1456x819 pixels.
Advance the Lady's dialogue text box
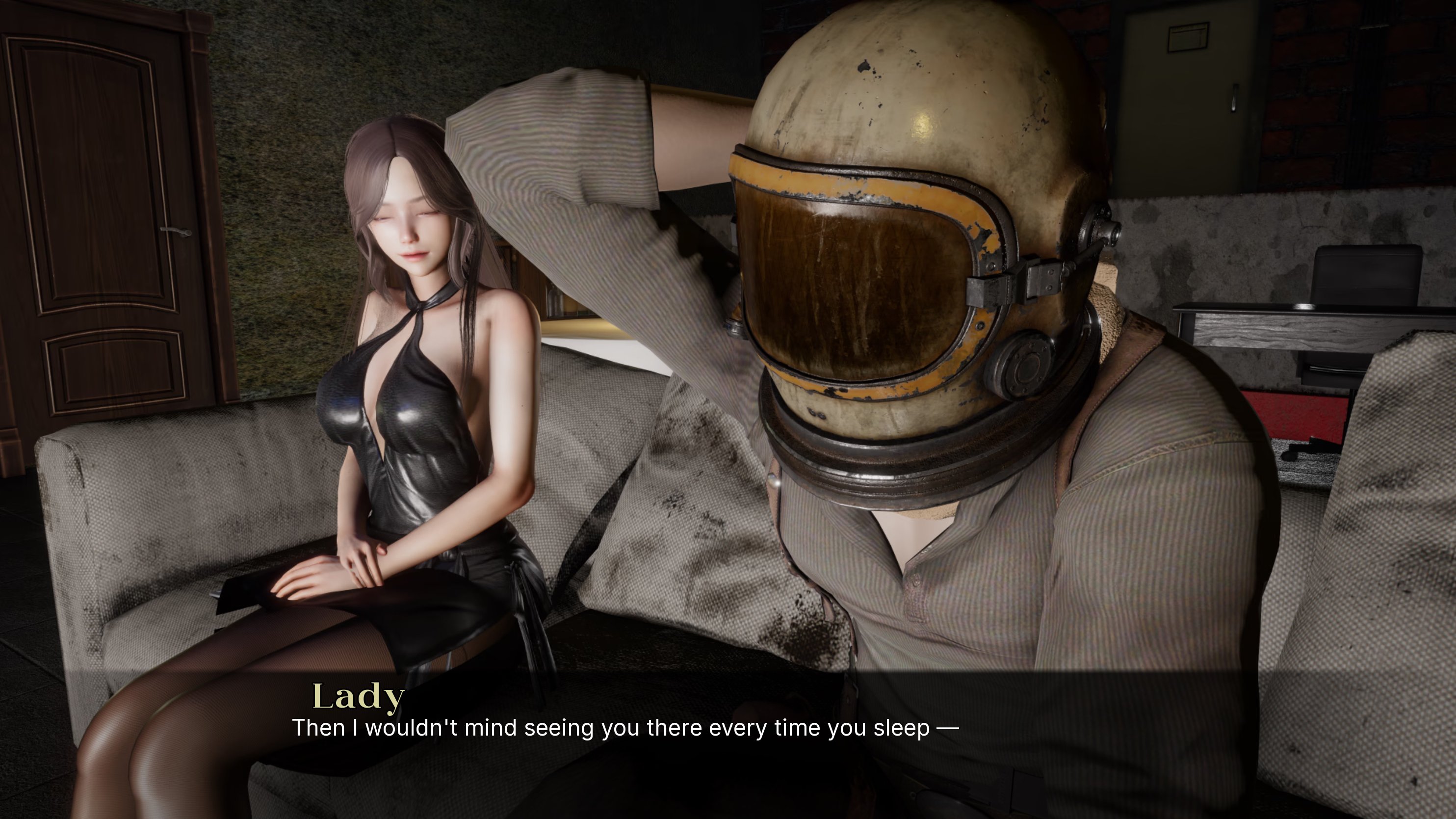(624, 728)
